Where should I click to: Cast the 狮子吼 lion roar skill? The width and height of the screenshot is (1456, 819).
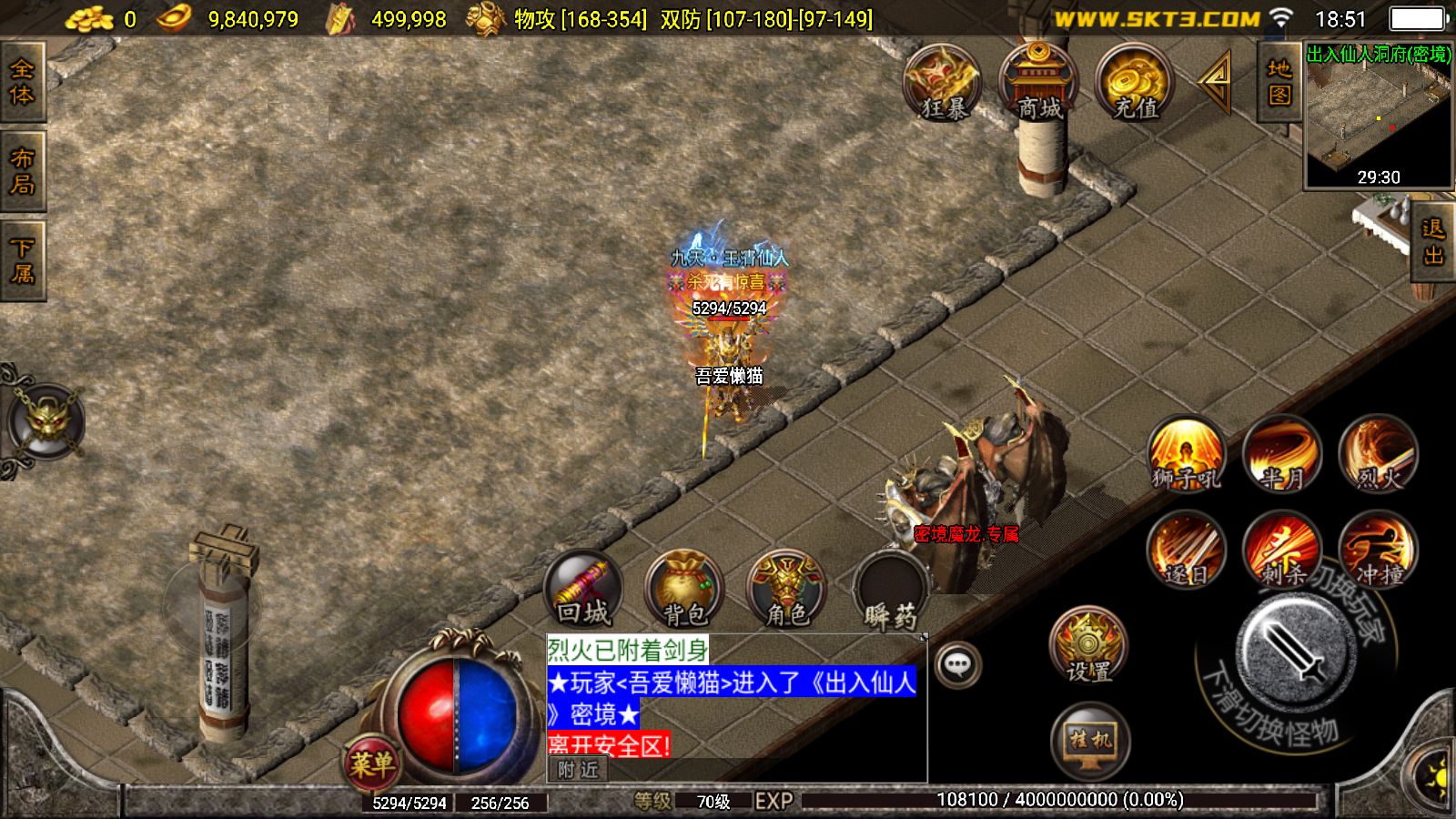1186,453
